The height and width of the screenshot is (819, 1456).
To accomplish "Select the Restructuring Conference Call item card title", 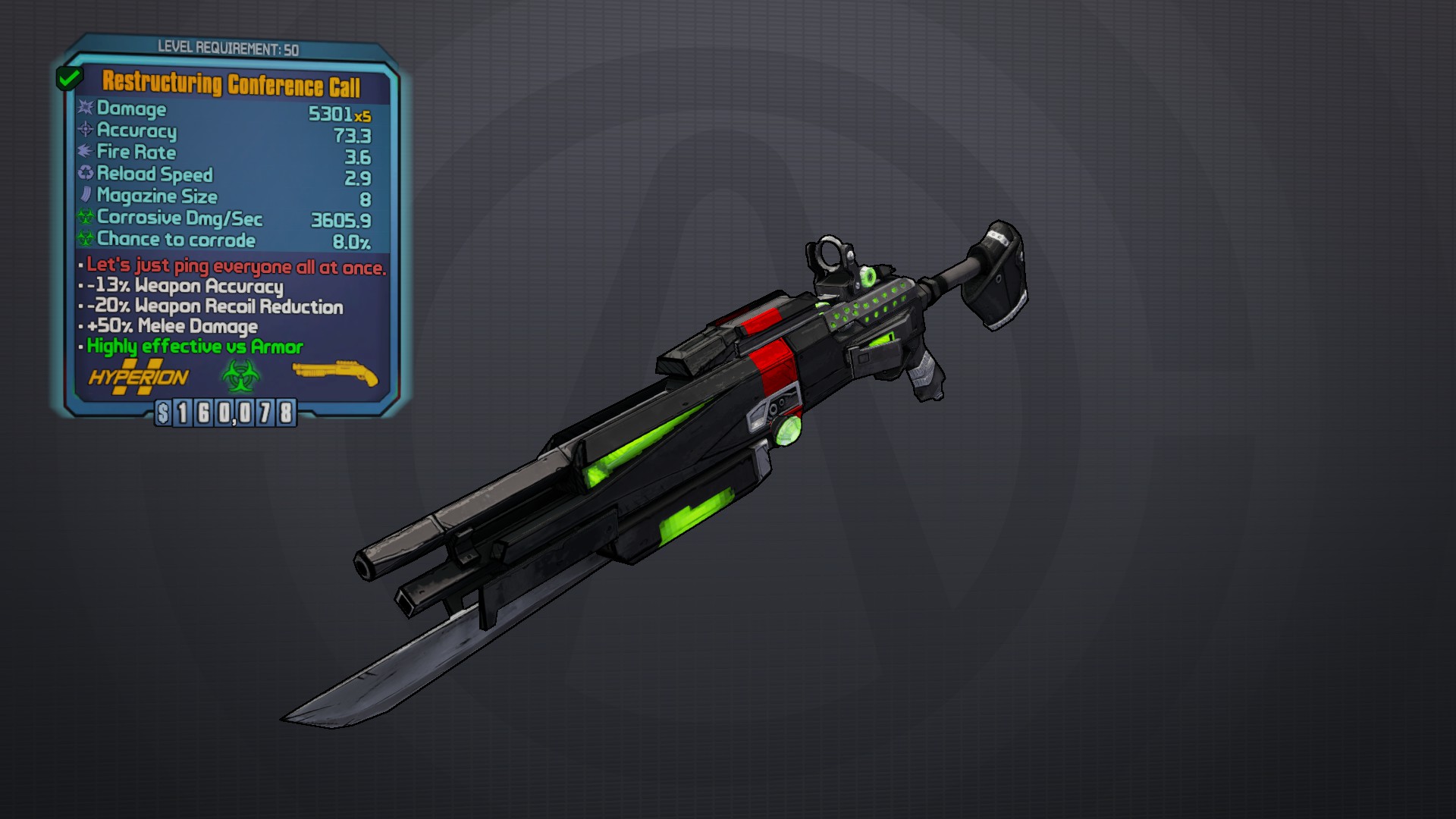I will point(231,84).
